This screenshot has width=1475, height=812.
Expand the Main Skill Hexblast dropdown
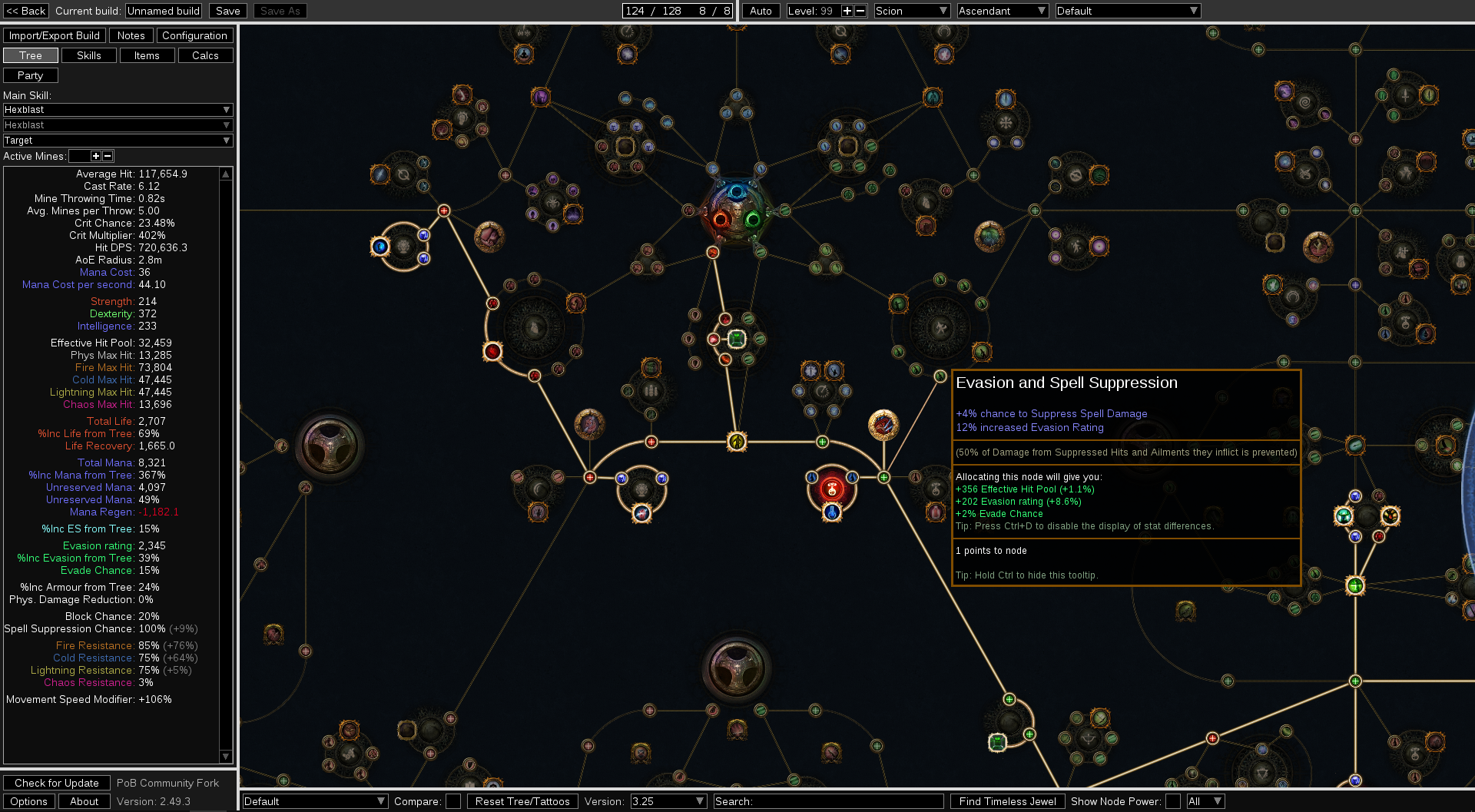[x=117, y=110]
